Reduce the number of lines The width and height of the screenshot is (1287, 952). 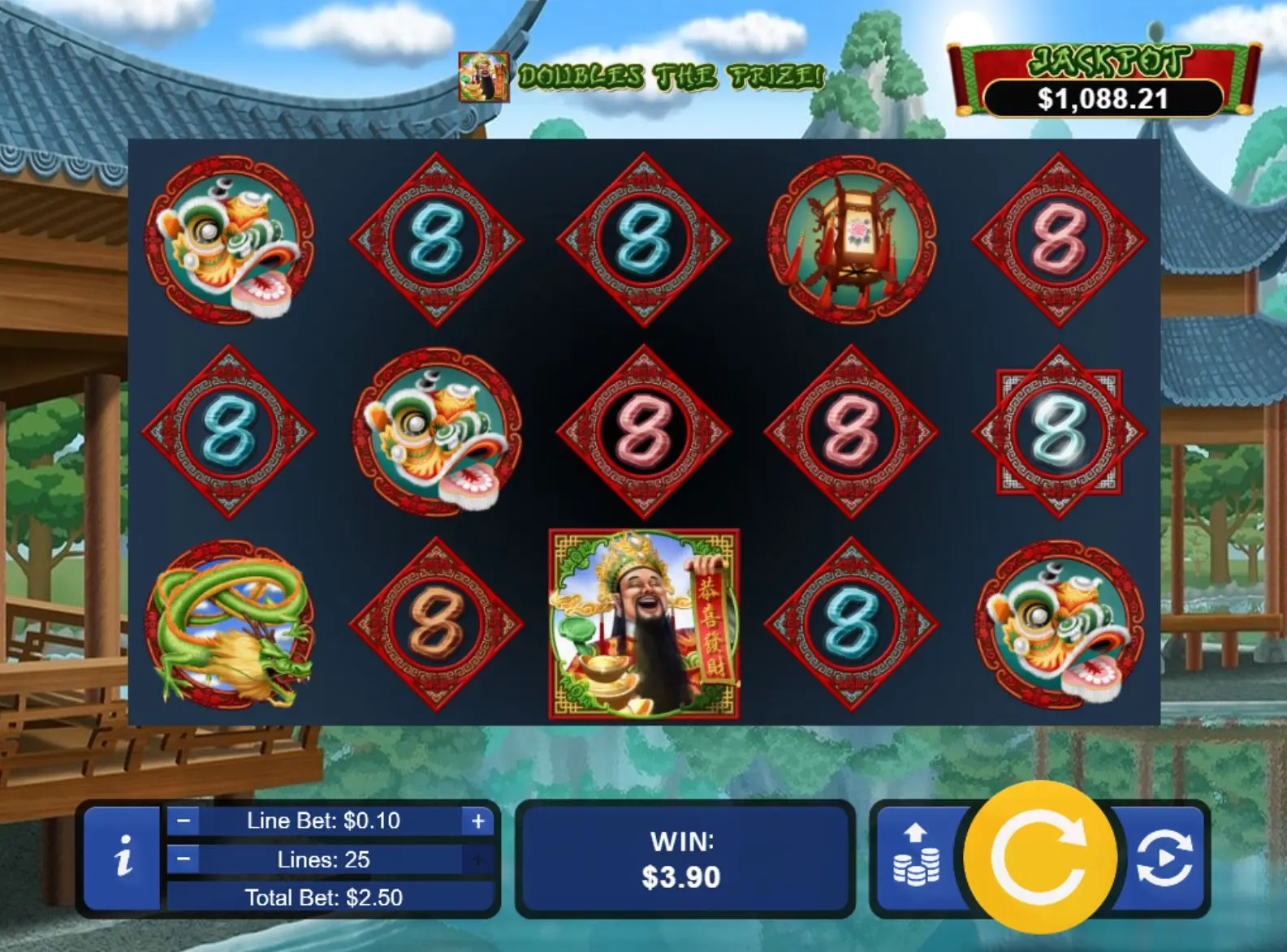coord(184,859)
